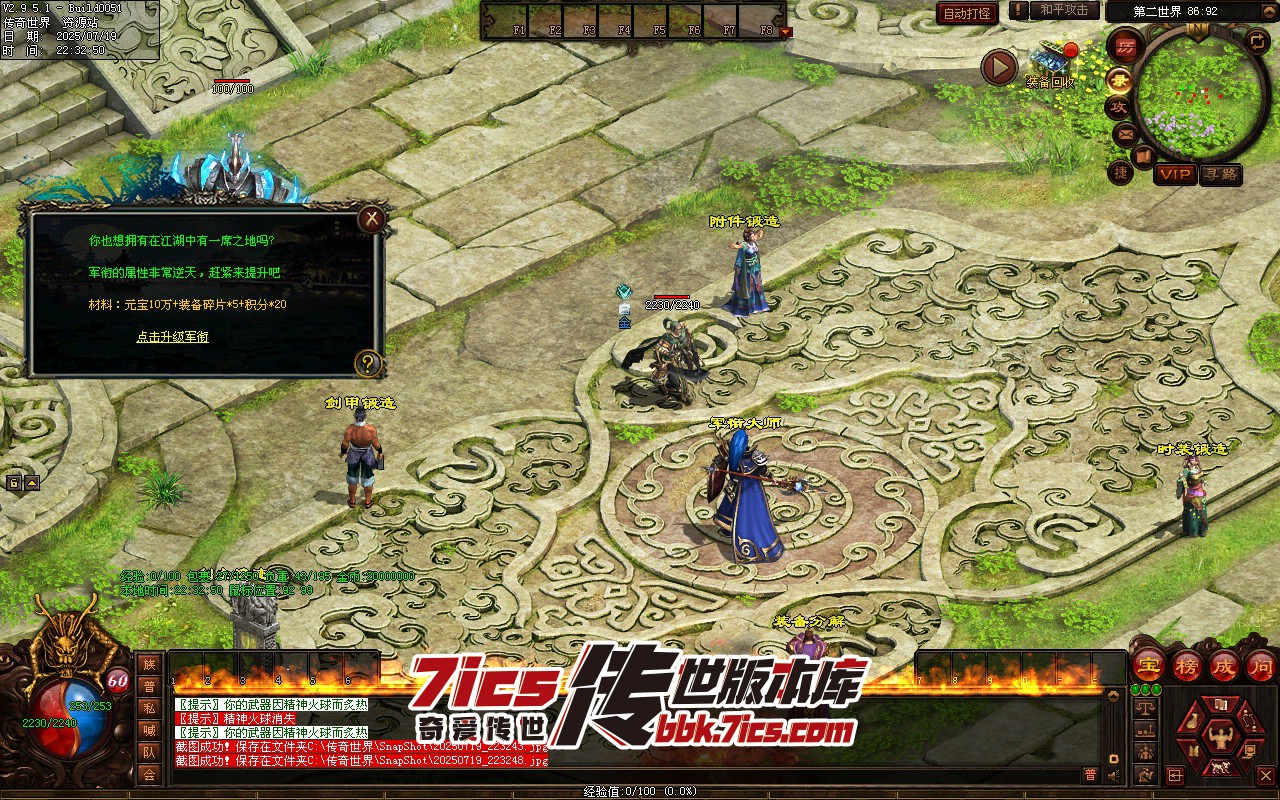Image resolution: width=1280 pixels, height=800 pixels.
Task: Open the 宝 treasure shop button
Action: click(x=1149, y=664)
